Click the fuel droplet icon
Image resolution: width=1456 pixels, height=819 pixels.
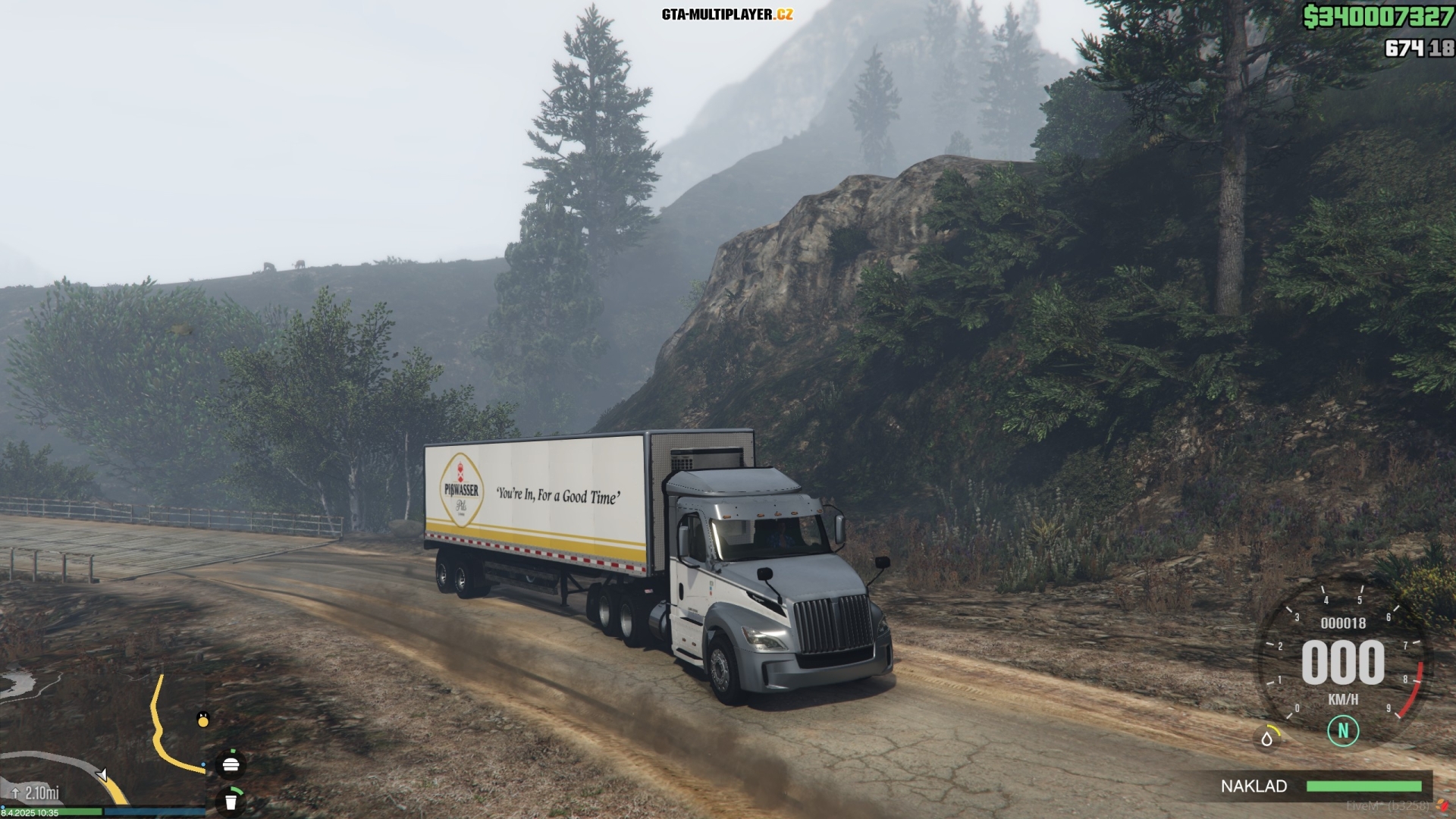point(1267,737)
